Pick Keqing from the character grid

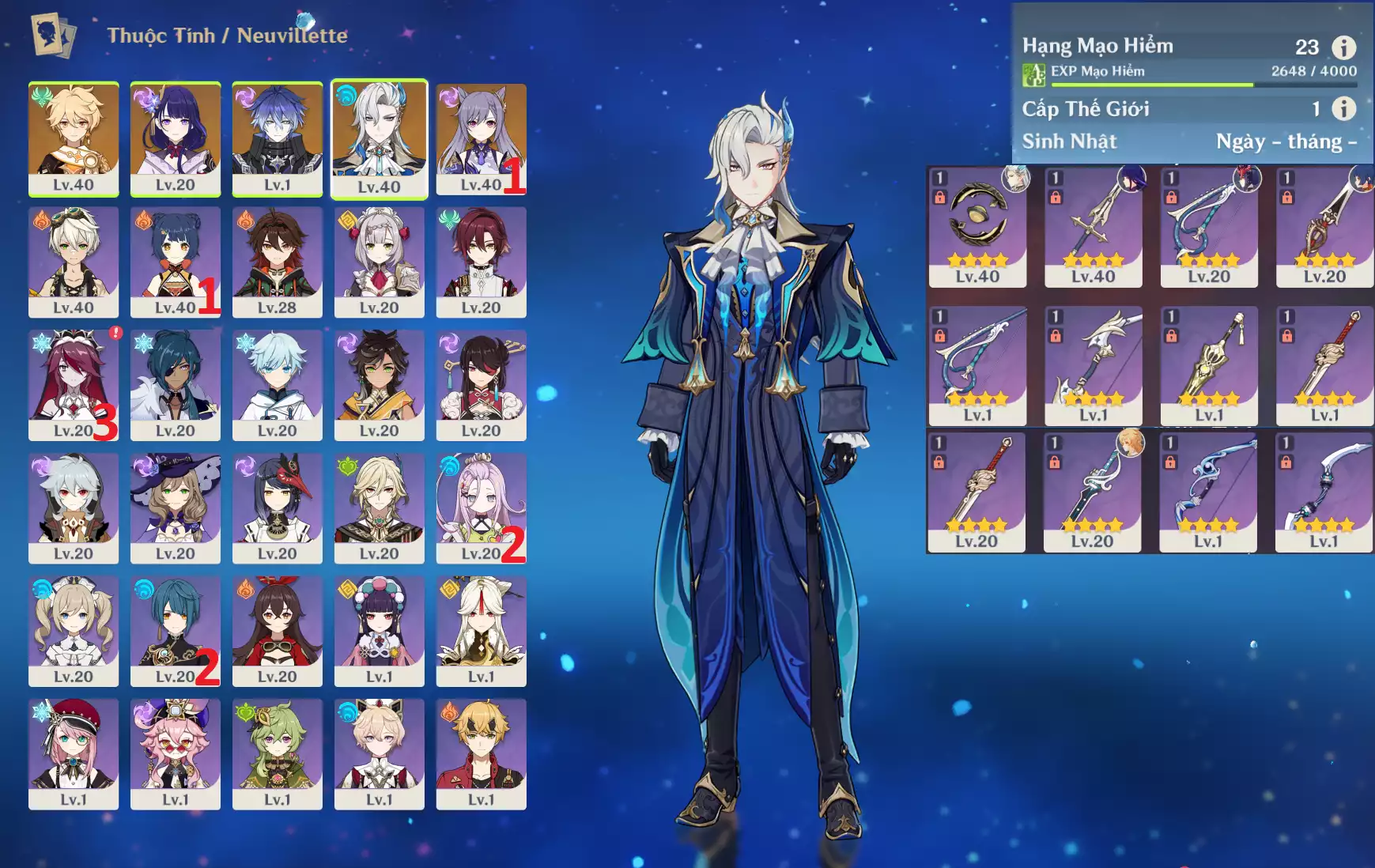pos(481,138)
